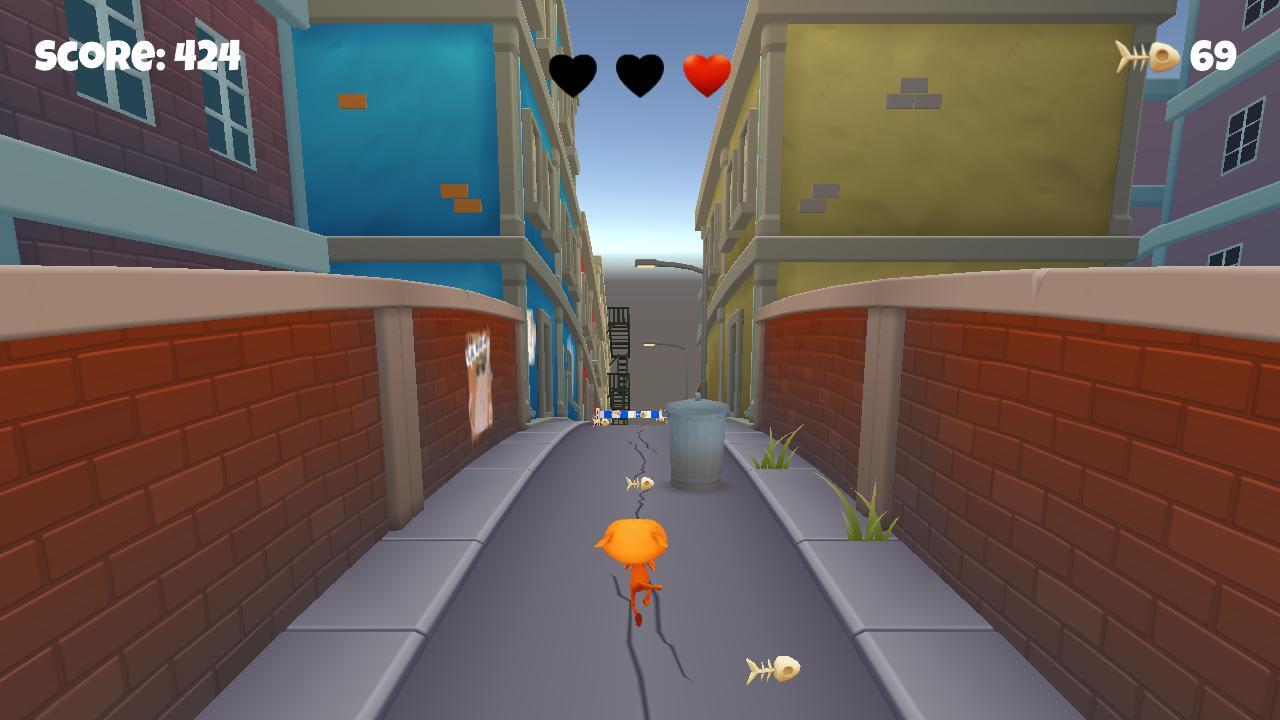Click the left brick wall
The height and width of the screenshot is (720, 1280).
150,480
